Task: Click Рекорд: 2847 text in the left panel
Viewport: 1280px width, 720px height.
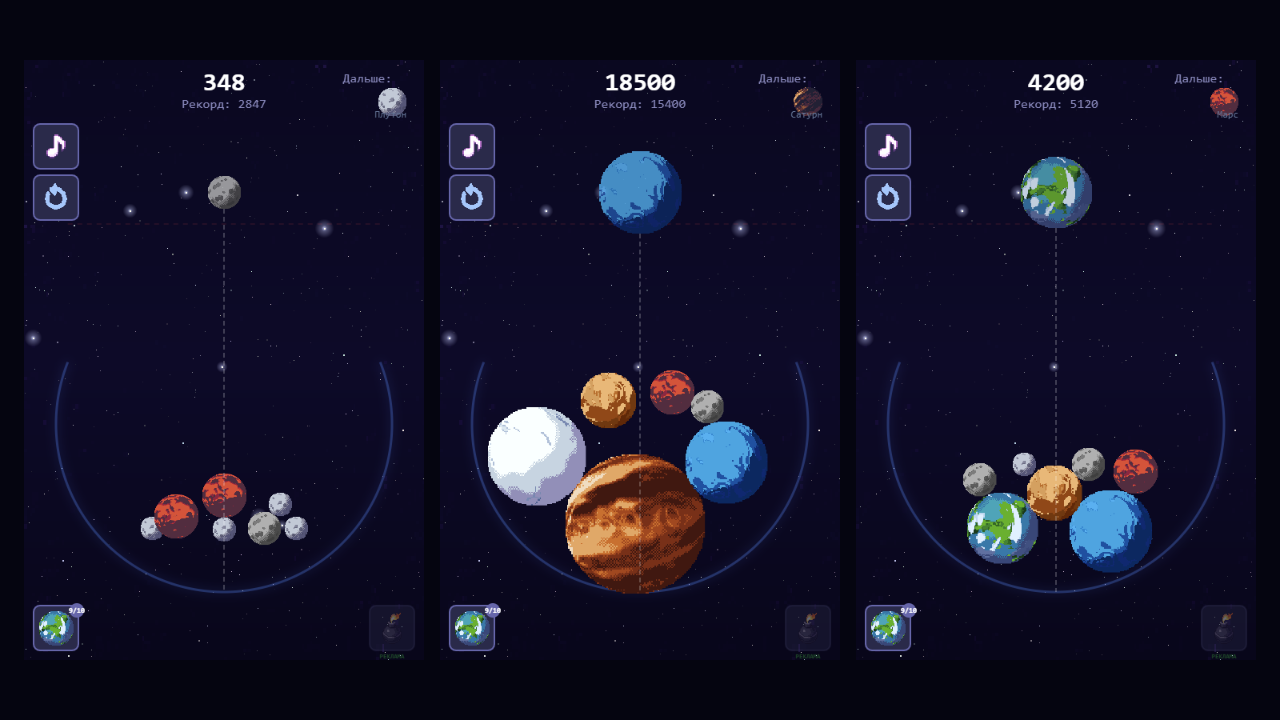Action: point(222,103)
